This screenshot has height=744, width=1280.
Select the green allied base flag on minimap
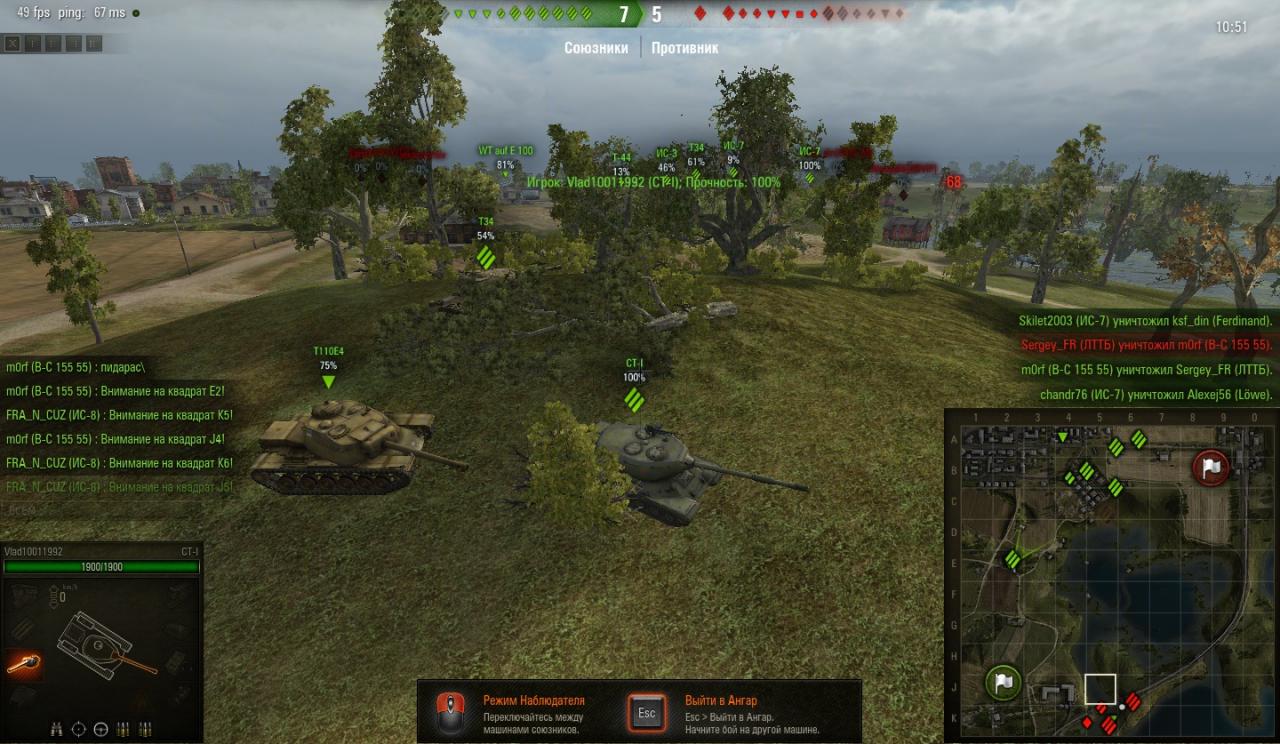tap(1003, 683)
